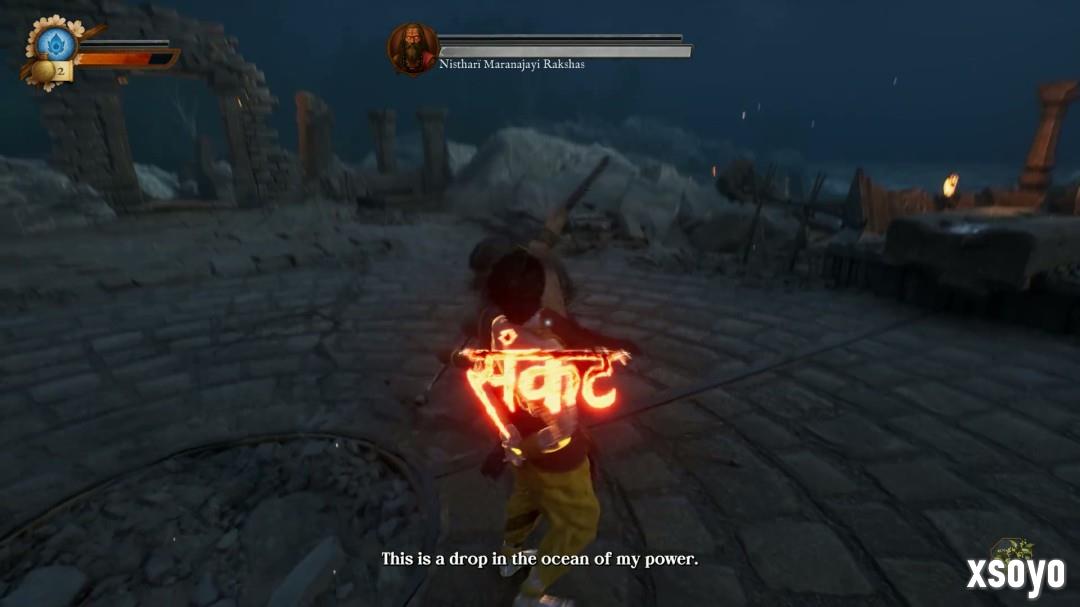
Task: Click the xsoyo watermark logo
Action: 1015,571
